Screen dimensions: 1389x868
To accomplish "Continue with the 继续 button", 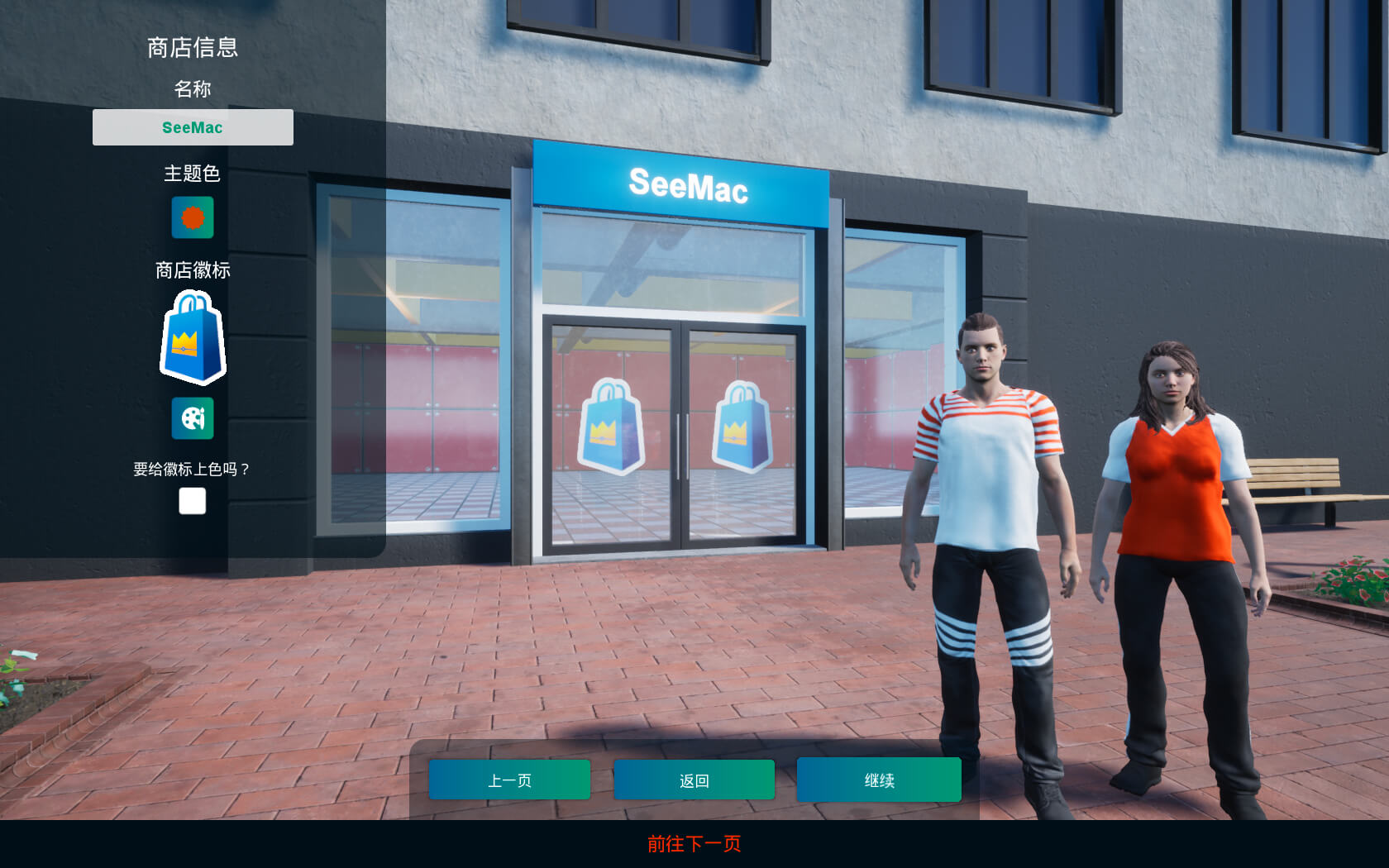I will [879, 780].
